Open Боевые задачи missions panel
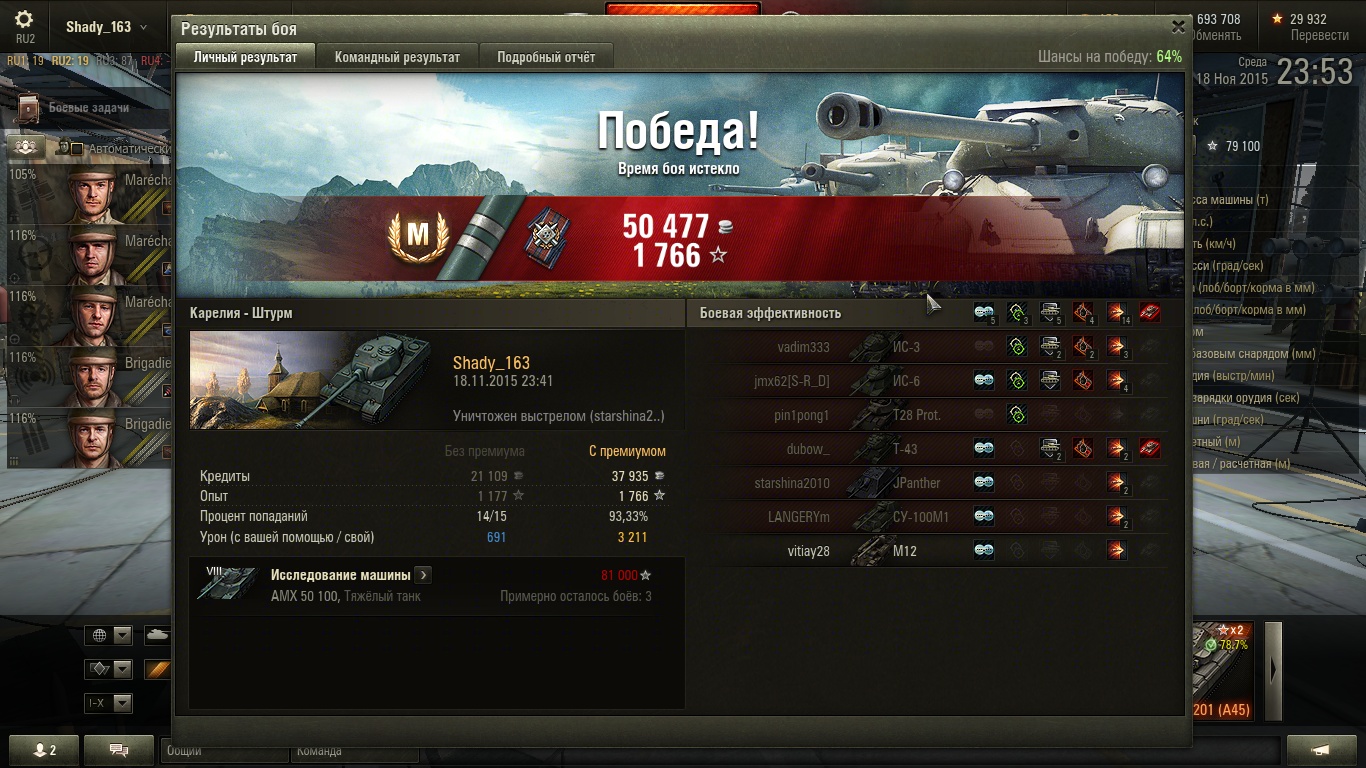The height and width of the screenshot is (768, 1366). coord(88,108)
